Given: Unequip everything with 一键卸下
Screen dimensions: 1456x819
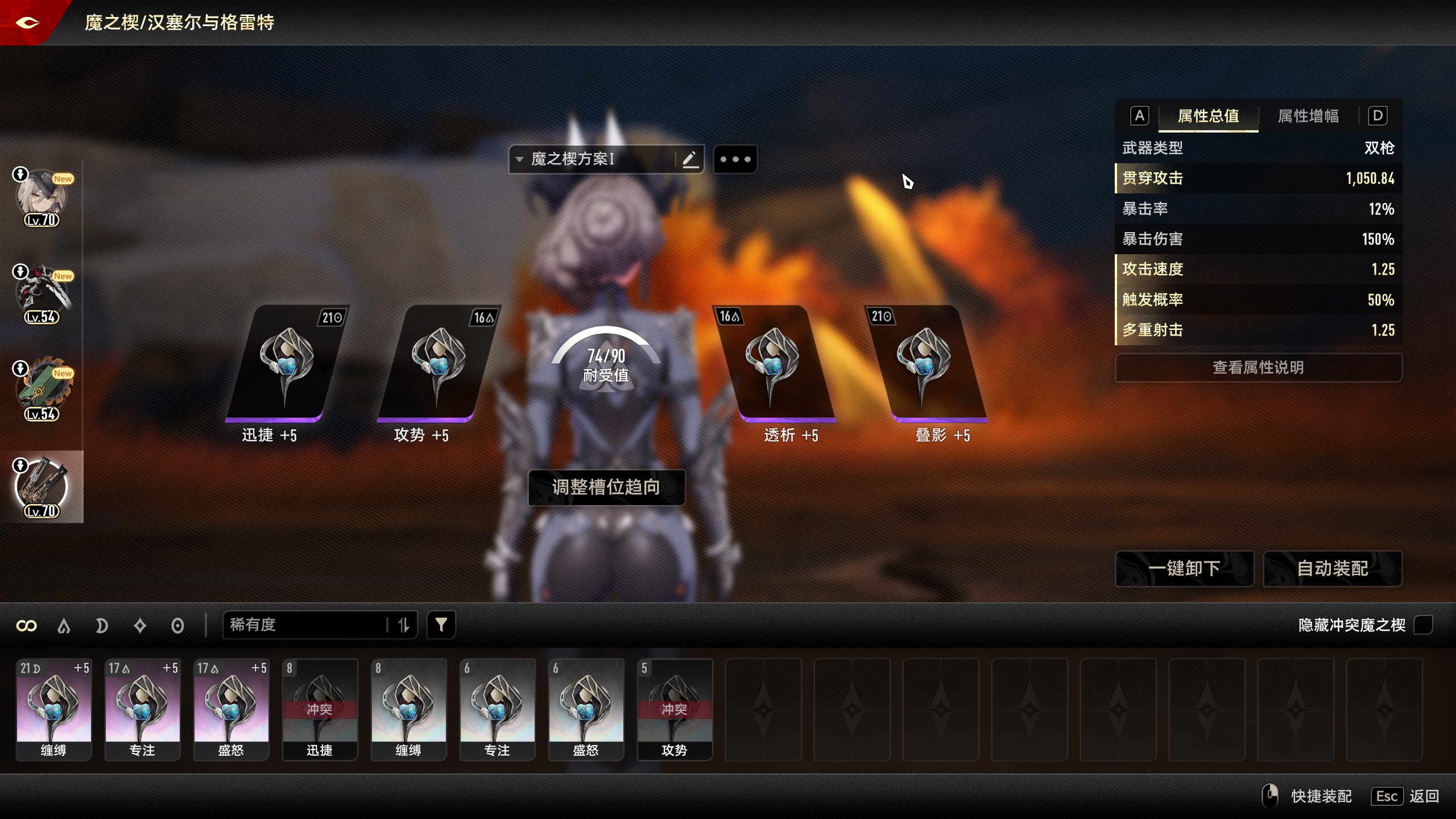Looking at the screenshot, I should pyautogui.click(x=1184, y=568).
